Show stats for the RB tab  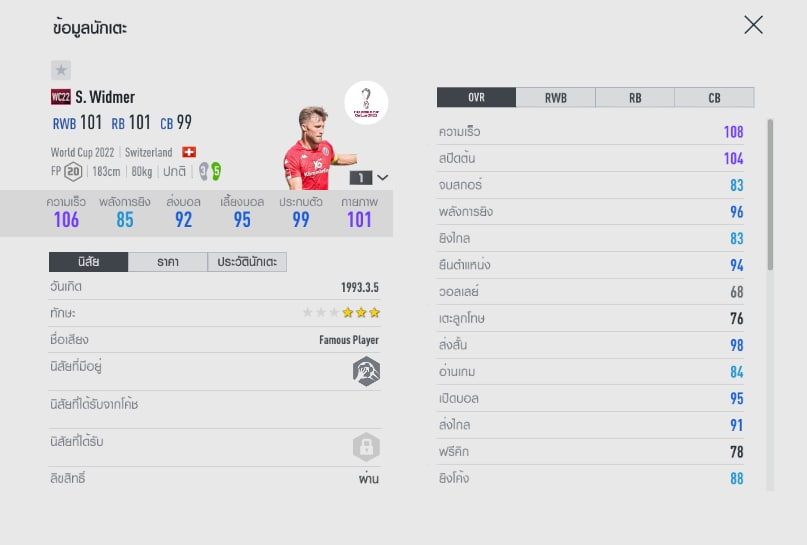click(x=635, y=98)
